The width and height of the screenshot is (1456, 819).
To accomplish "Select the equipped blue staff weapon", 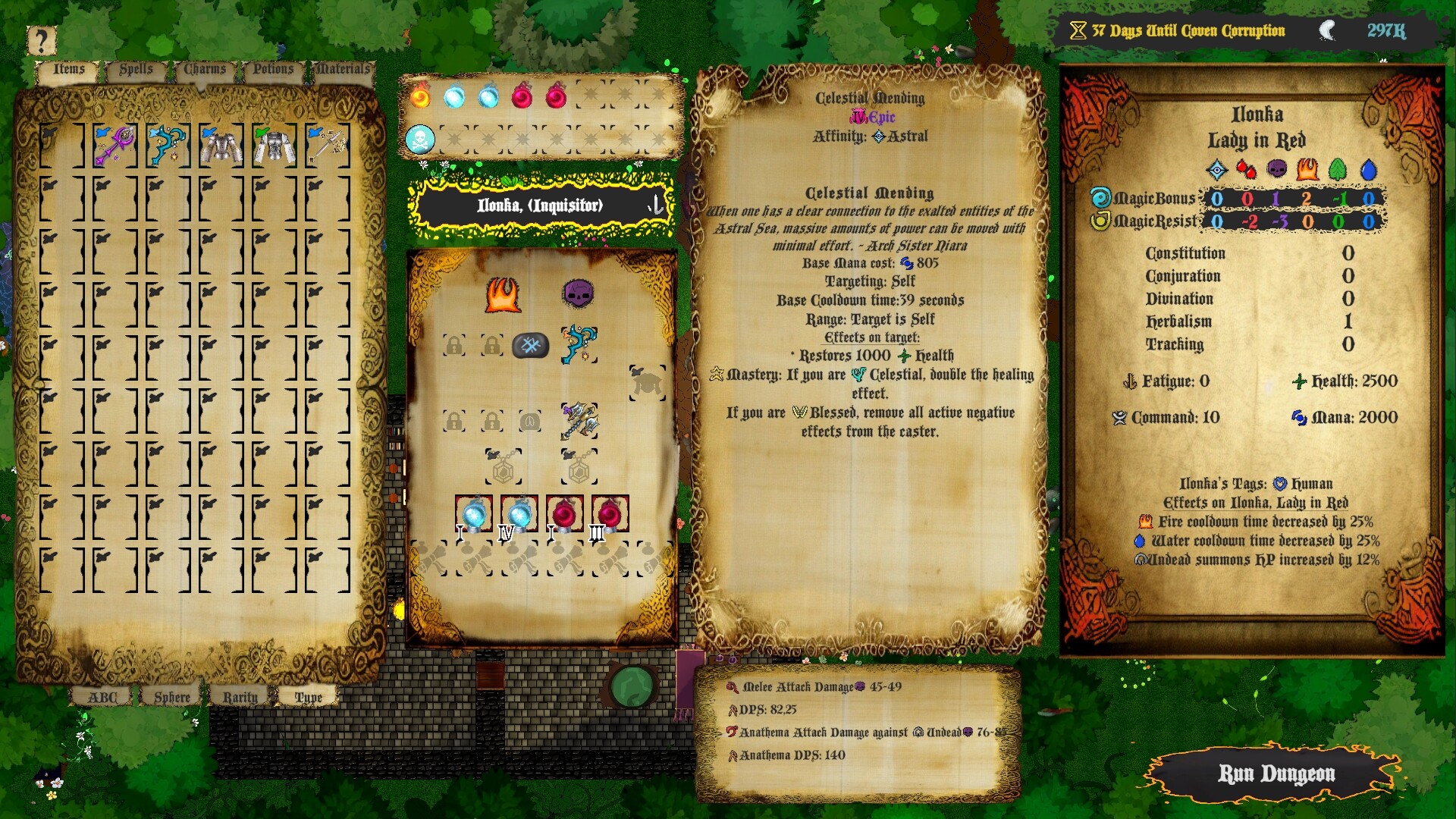I will pos(578,345).
